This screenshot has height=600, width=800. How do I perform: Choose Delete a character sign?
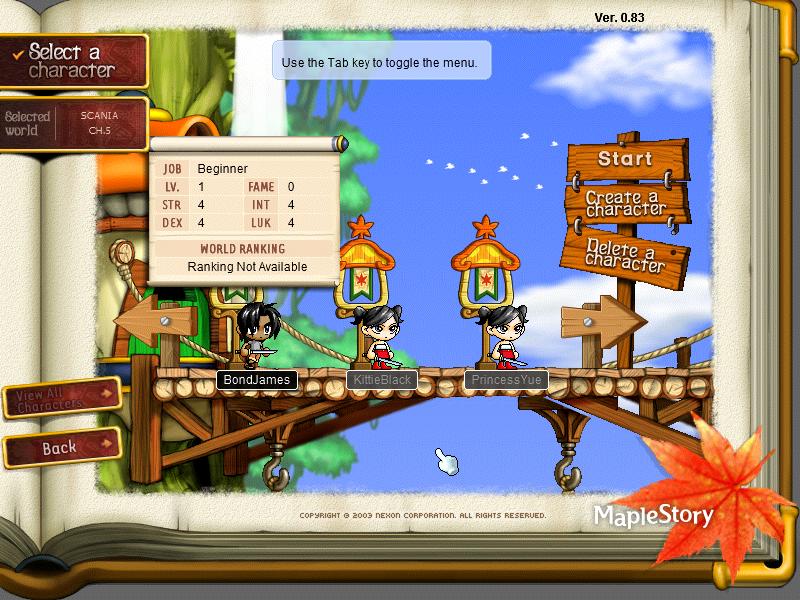(x=626, y=253)
